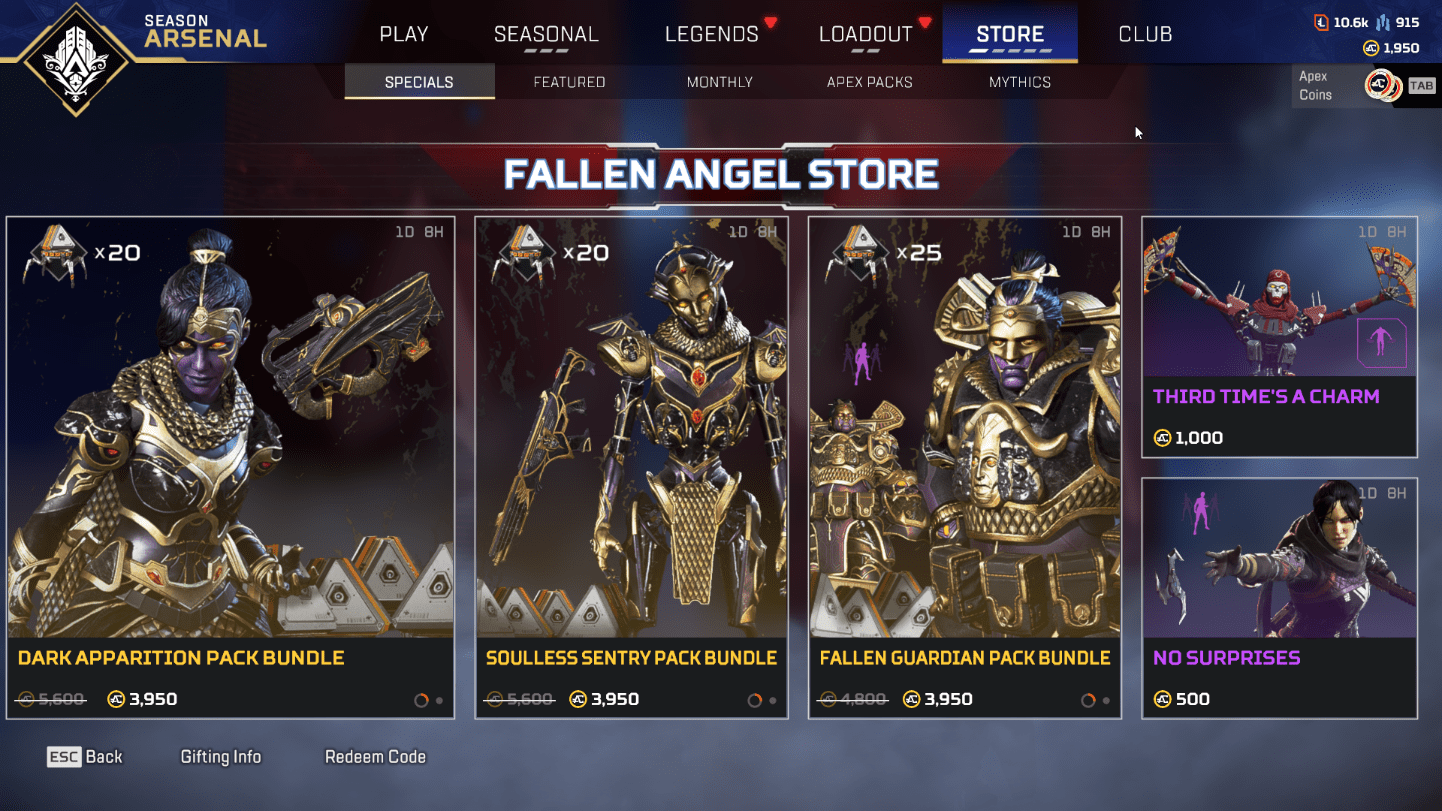Select the Soulless Sentry Pack Bundle
Image resolution: width=1442 pixels, height=811 pixels.
point(631,467)
